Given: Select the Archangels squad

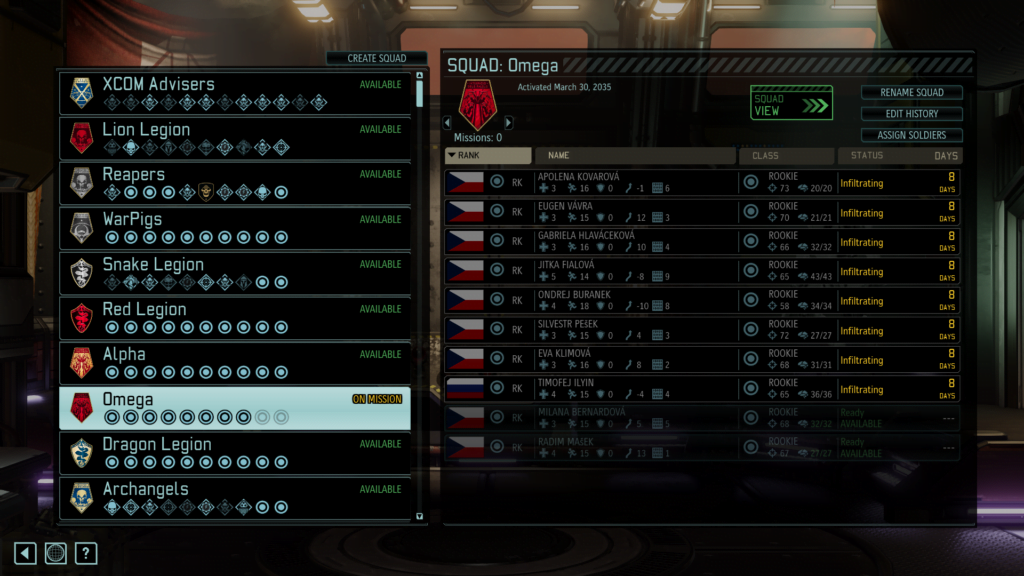Looking at the screenshot, I should [234, 497].
